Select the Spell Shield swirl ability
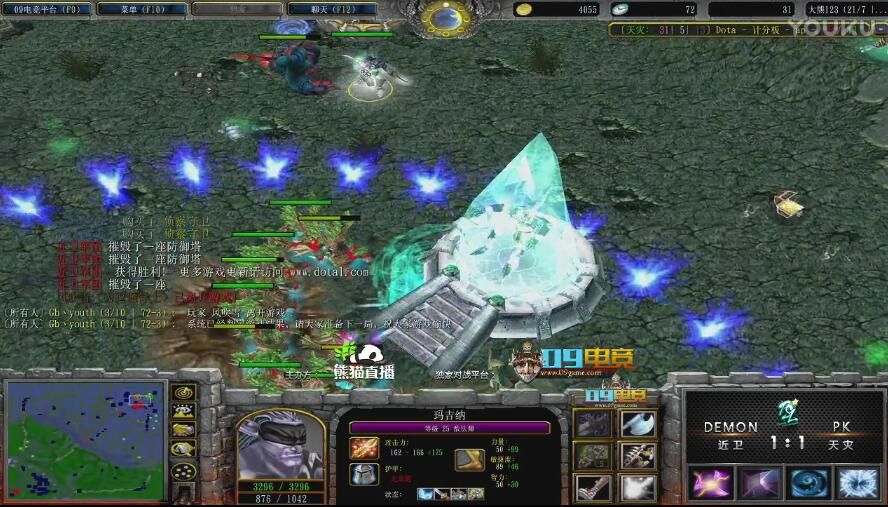The height and width of the screenshot is (507, 888). (808, 484)
